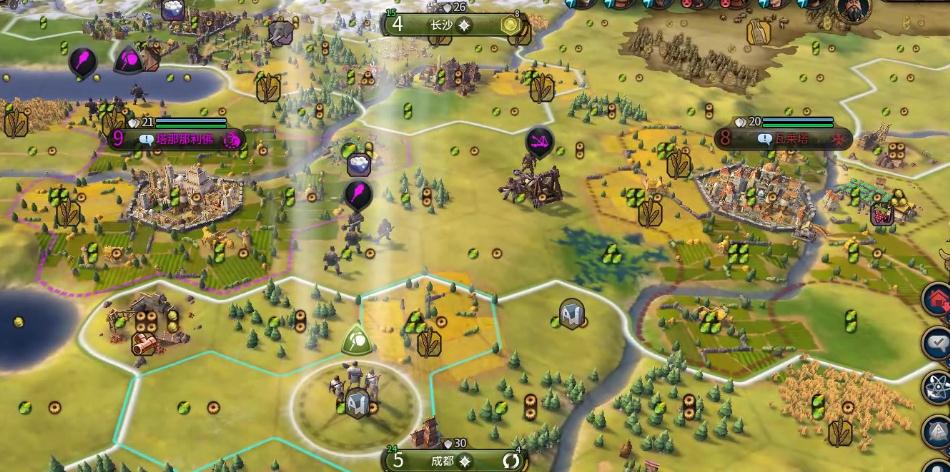Viewport: 950px width, 472px height.
Task: Select the pink catapult unit flag
Action: [x=541, y=141]
